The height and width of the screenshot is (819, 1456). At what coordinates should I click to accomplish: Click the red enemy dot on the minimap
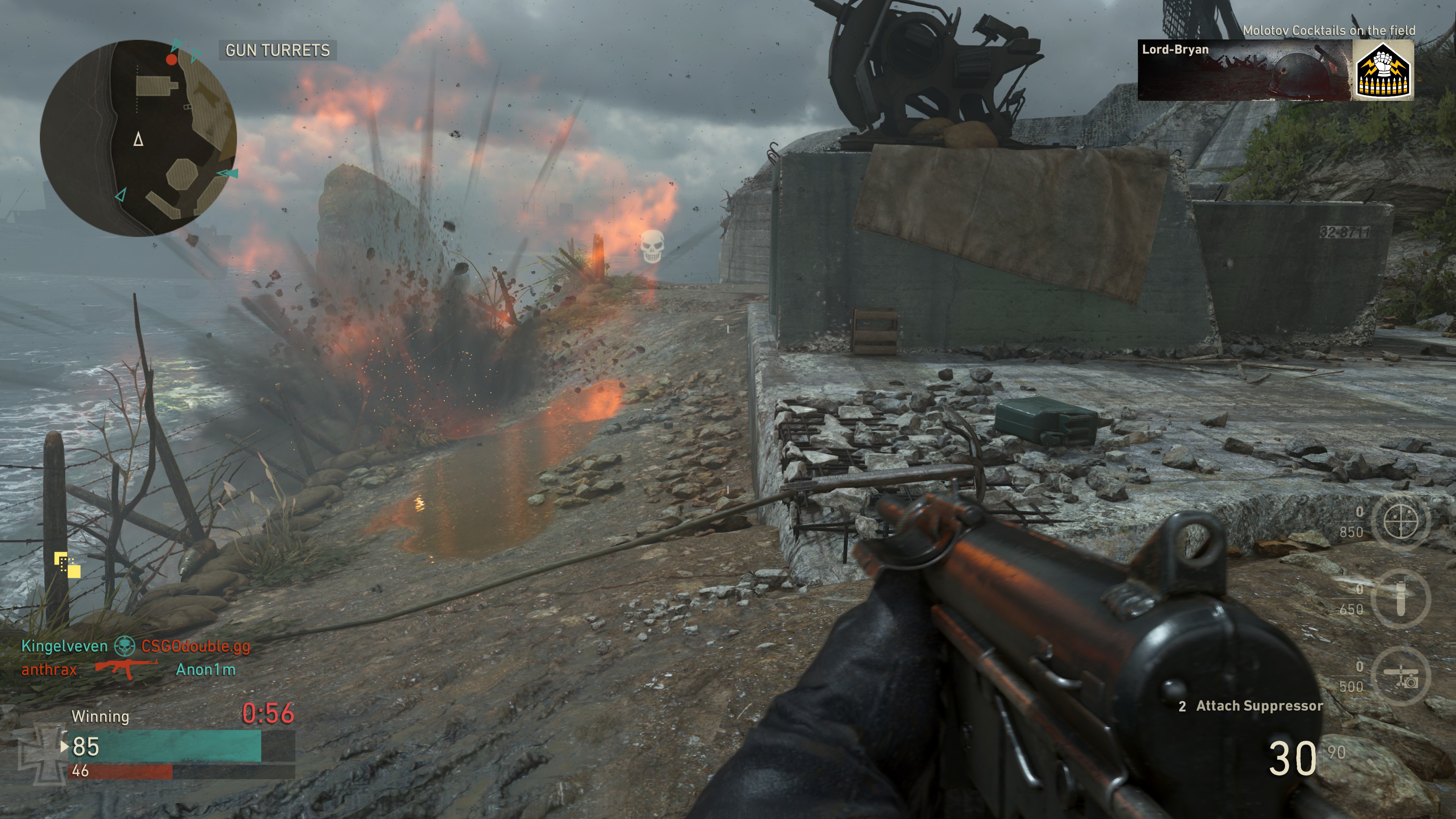pyautogui.click(x=171, y=60)
